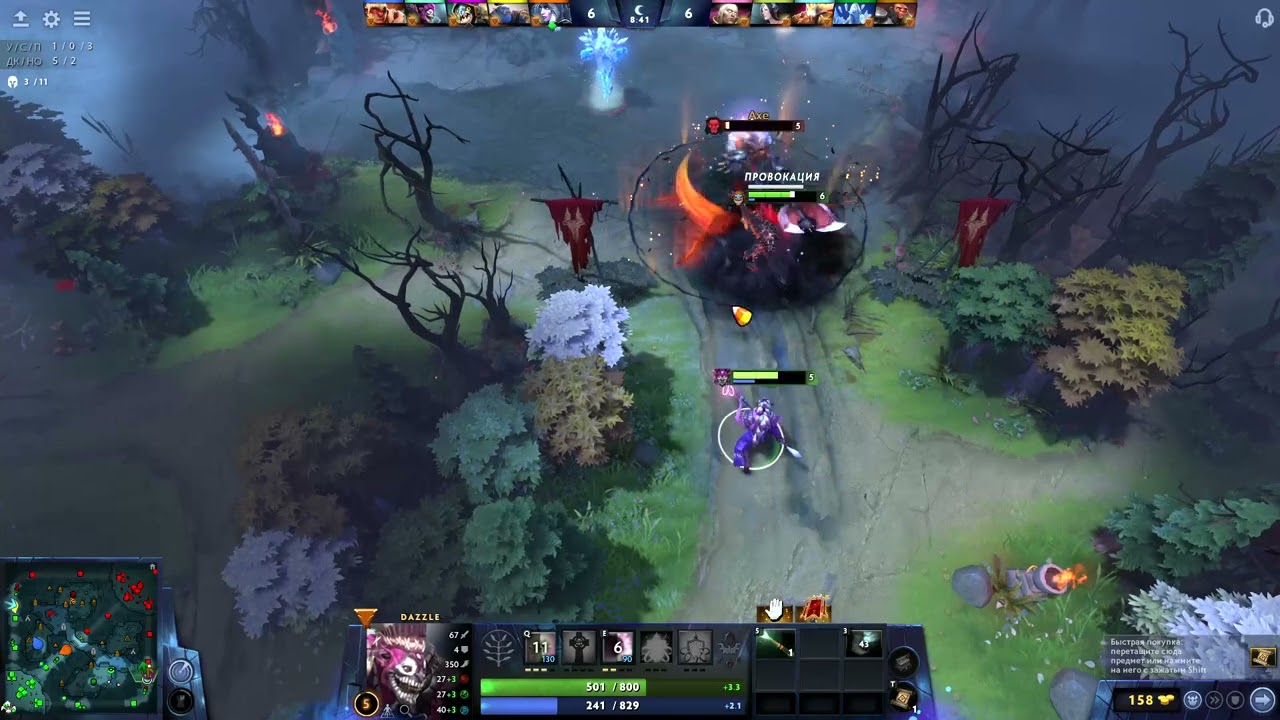The image size is (1280, 720).
Task: Click the upload arrow button top-left
Action: pyautogui.click(x=20, y=19)
